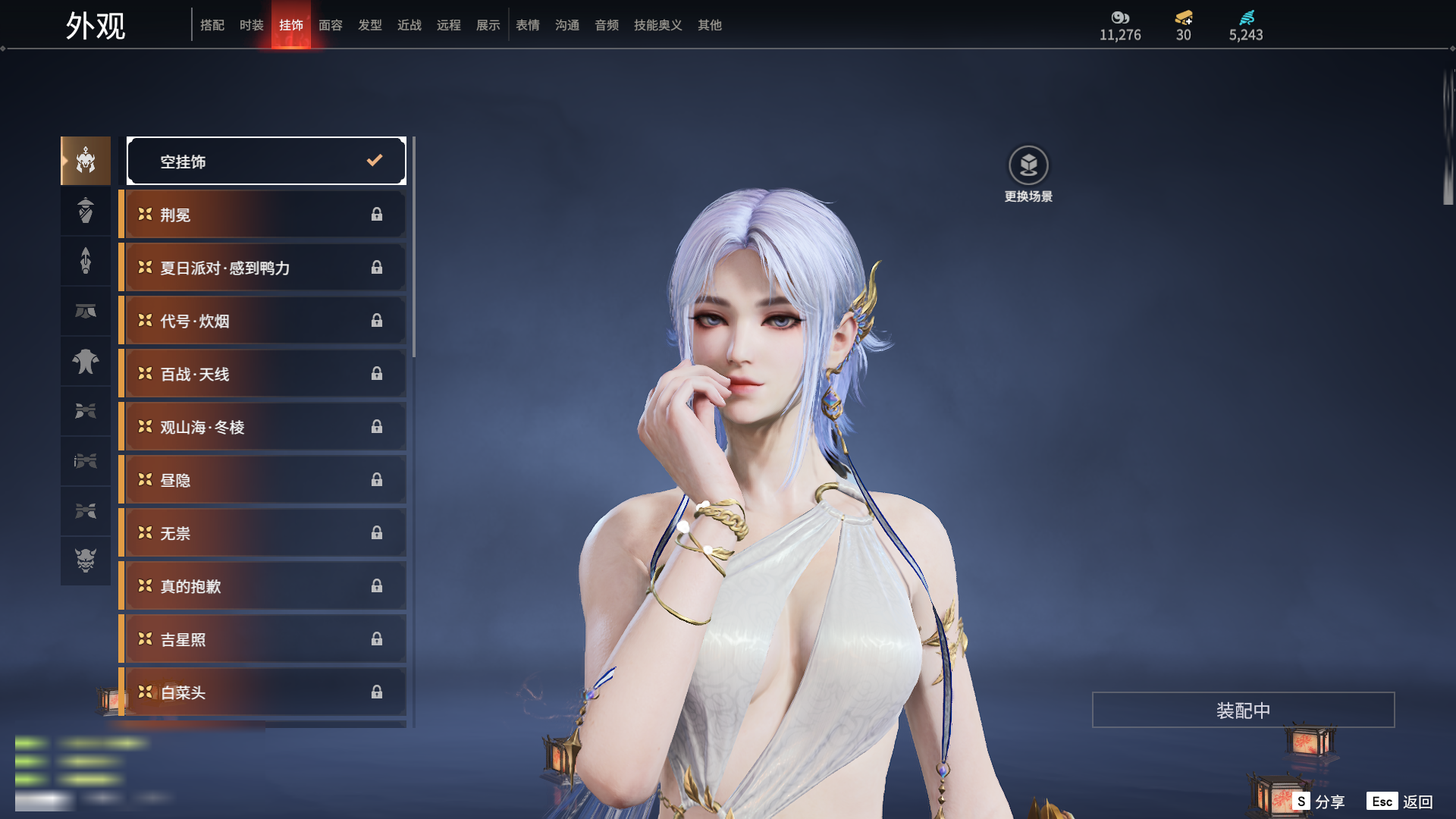
Task: Click the 更换场景 scene change icon
Action: [x=1028, y=166]
